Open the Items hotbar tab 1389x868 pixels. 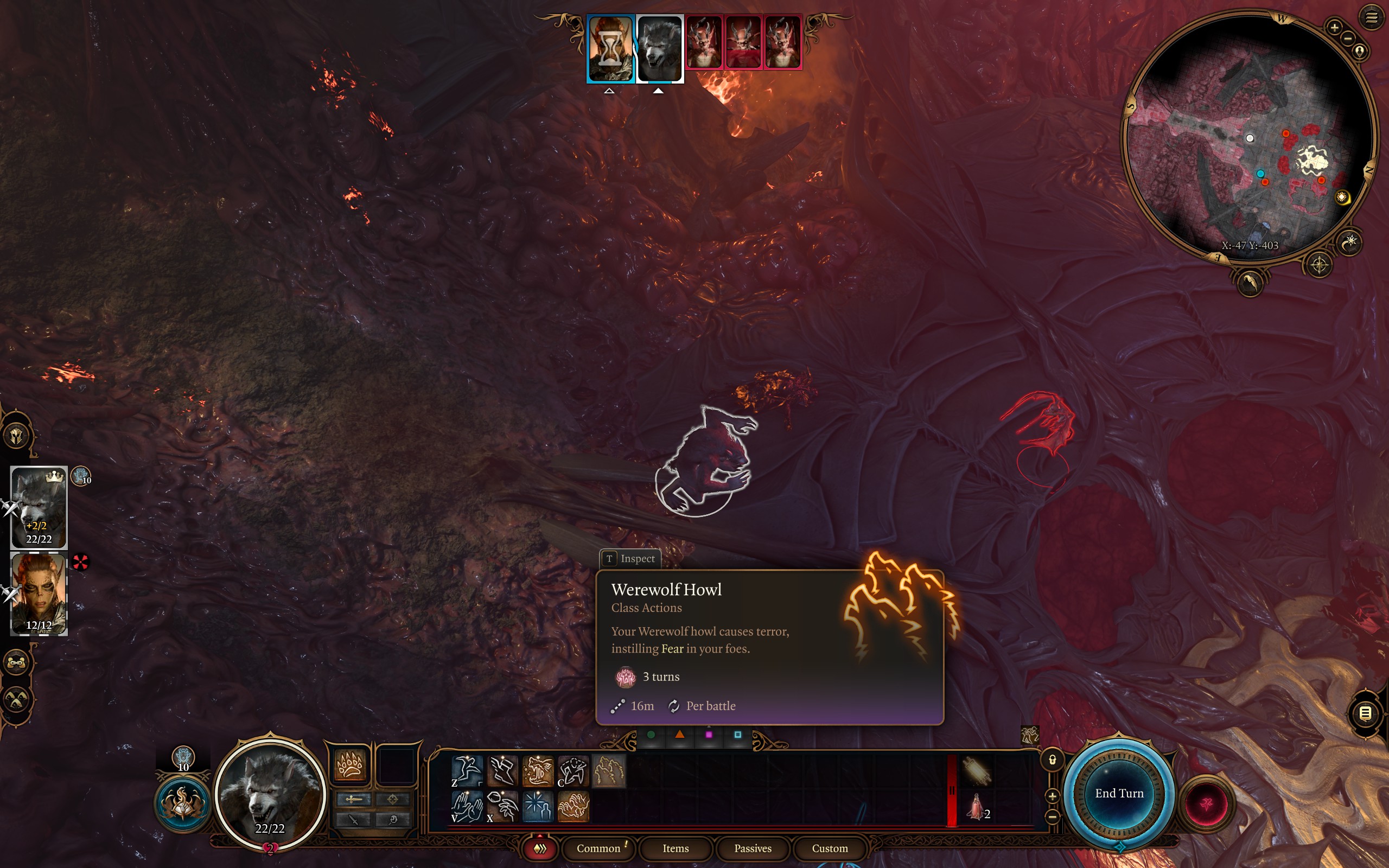(675, 848)
